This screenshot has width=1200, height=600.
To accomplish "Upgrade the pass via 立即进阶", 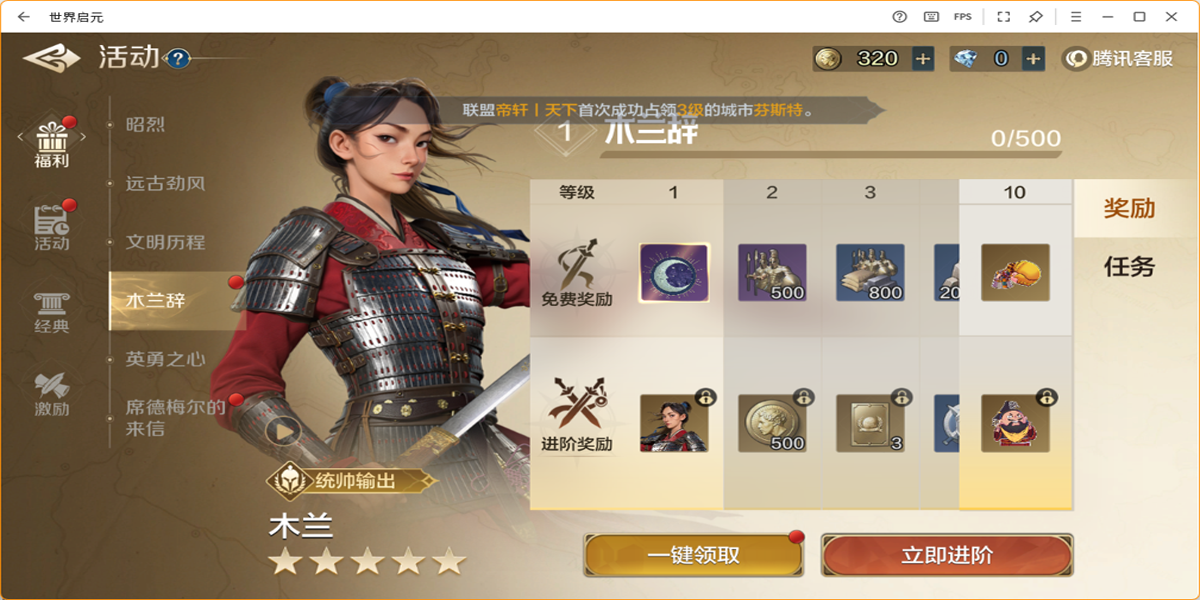I will tap(946, 555).
